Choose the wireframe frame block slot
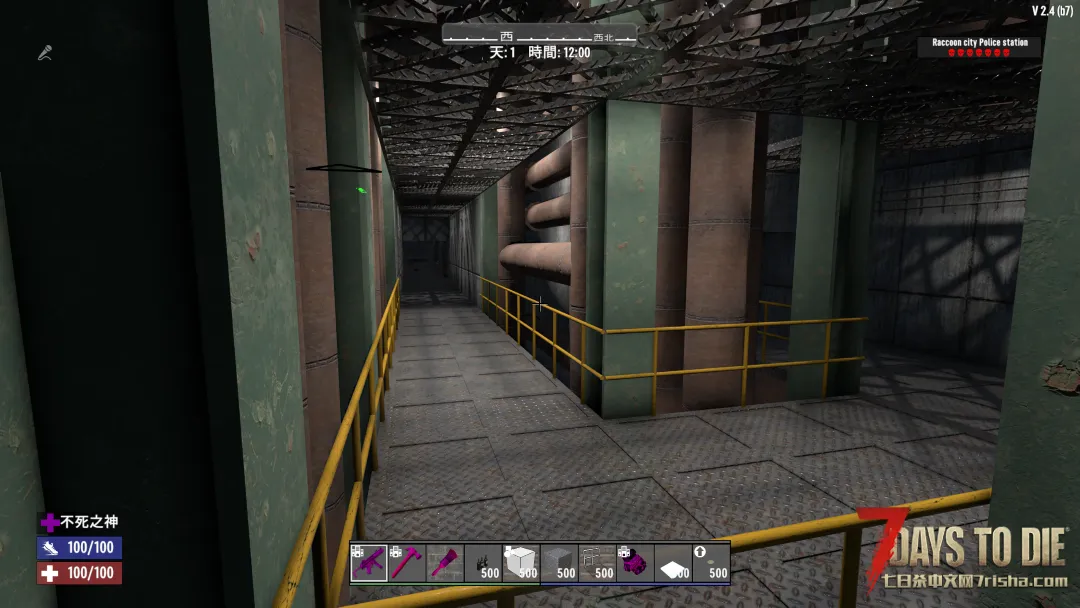Screen dimensions: 1080x608 pos(597,562)
